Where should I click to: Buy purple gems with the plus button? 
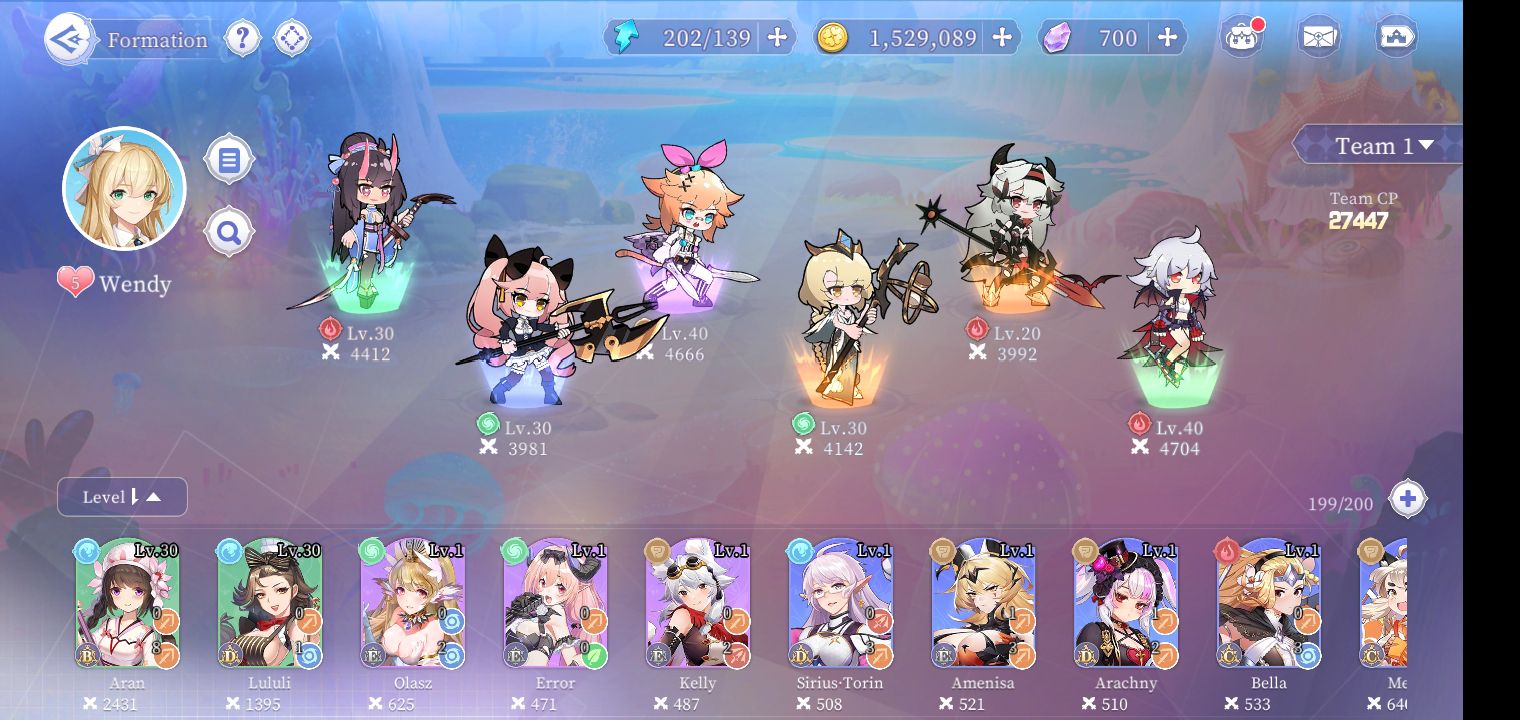pyautogui.click(x=1167, y=38)
